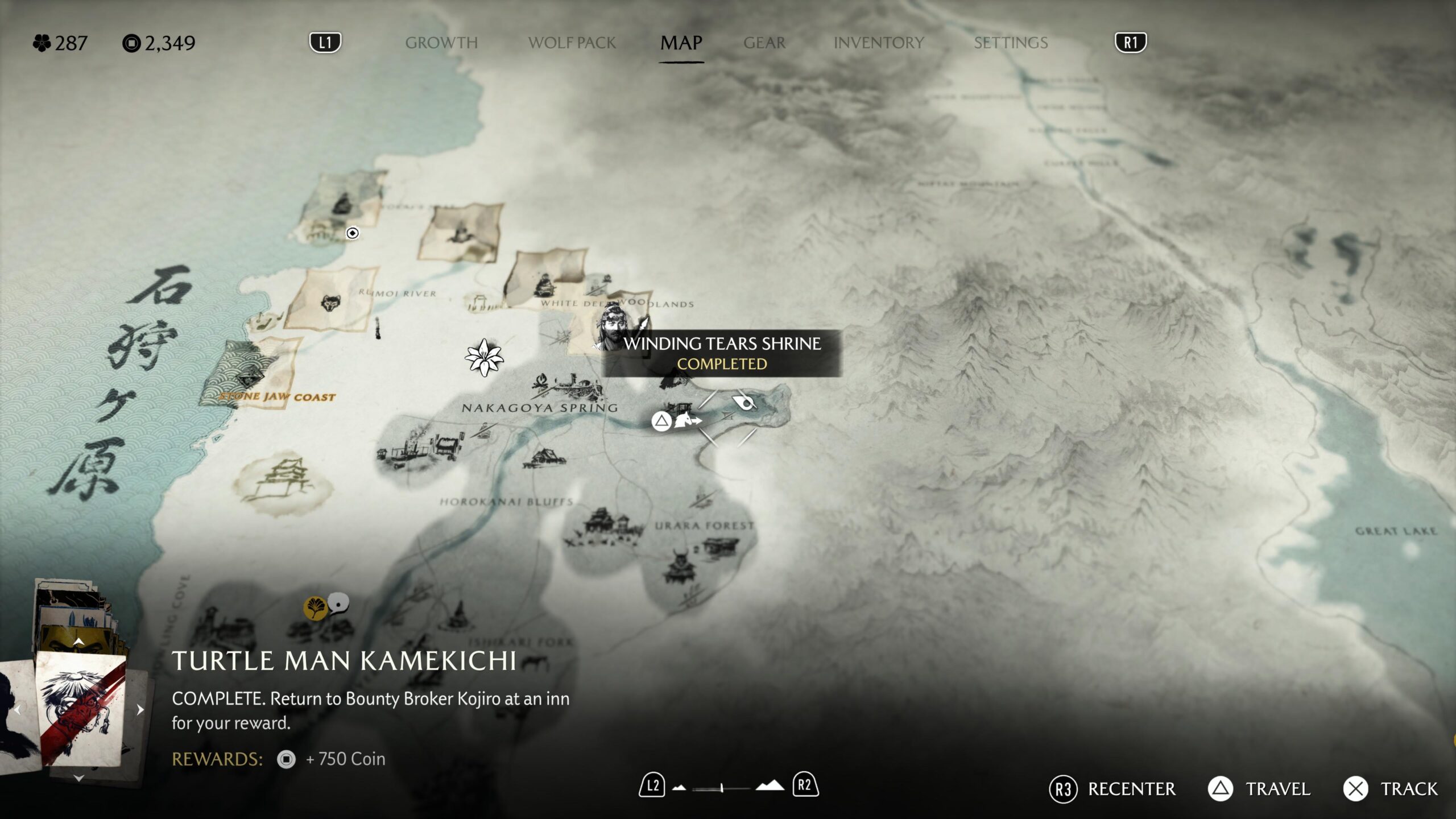Select the eye marker on the map

745,402
